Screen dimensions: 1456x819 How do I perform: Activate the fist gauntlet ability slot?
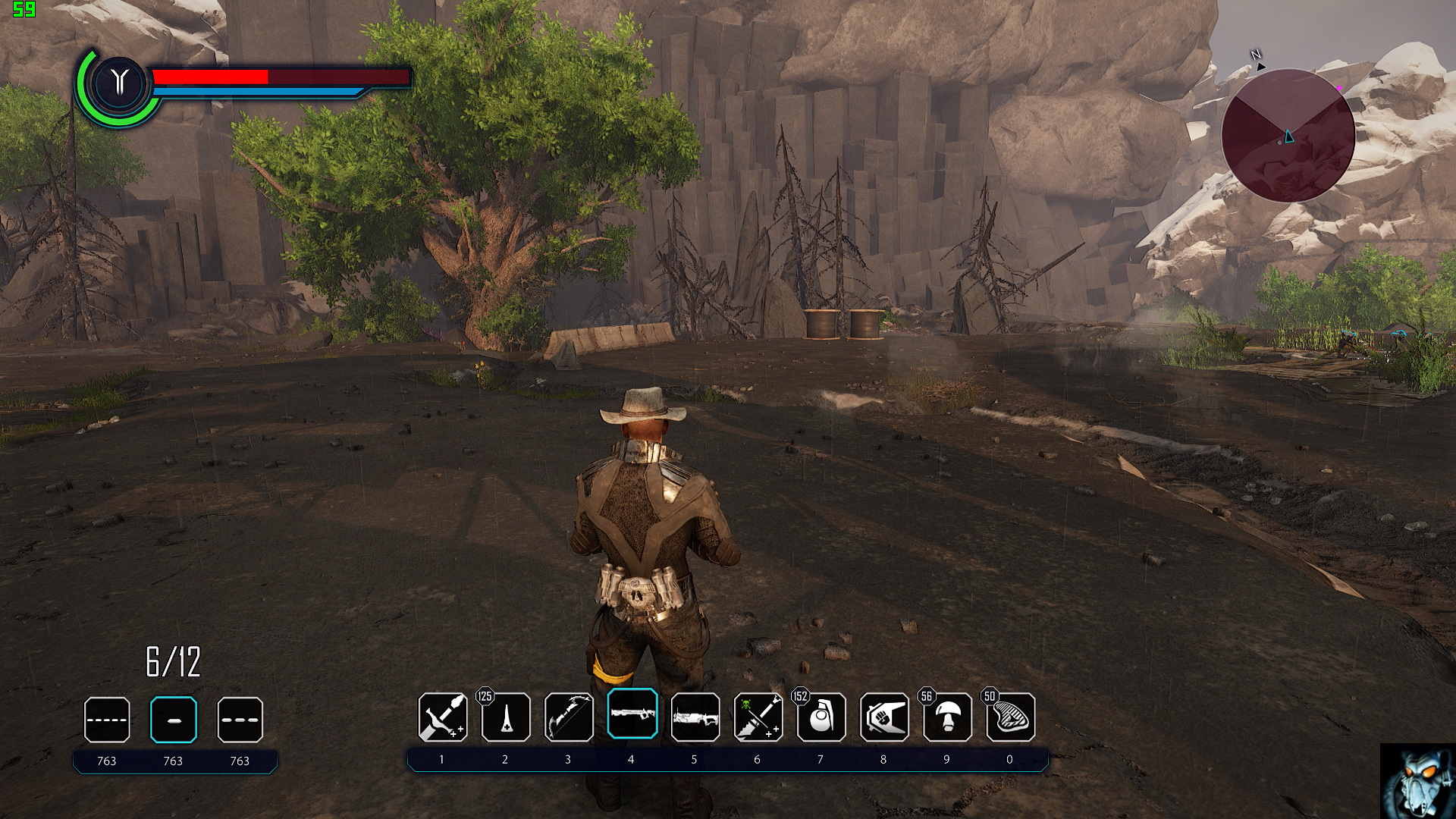pos(884,717)
